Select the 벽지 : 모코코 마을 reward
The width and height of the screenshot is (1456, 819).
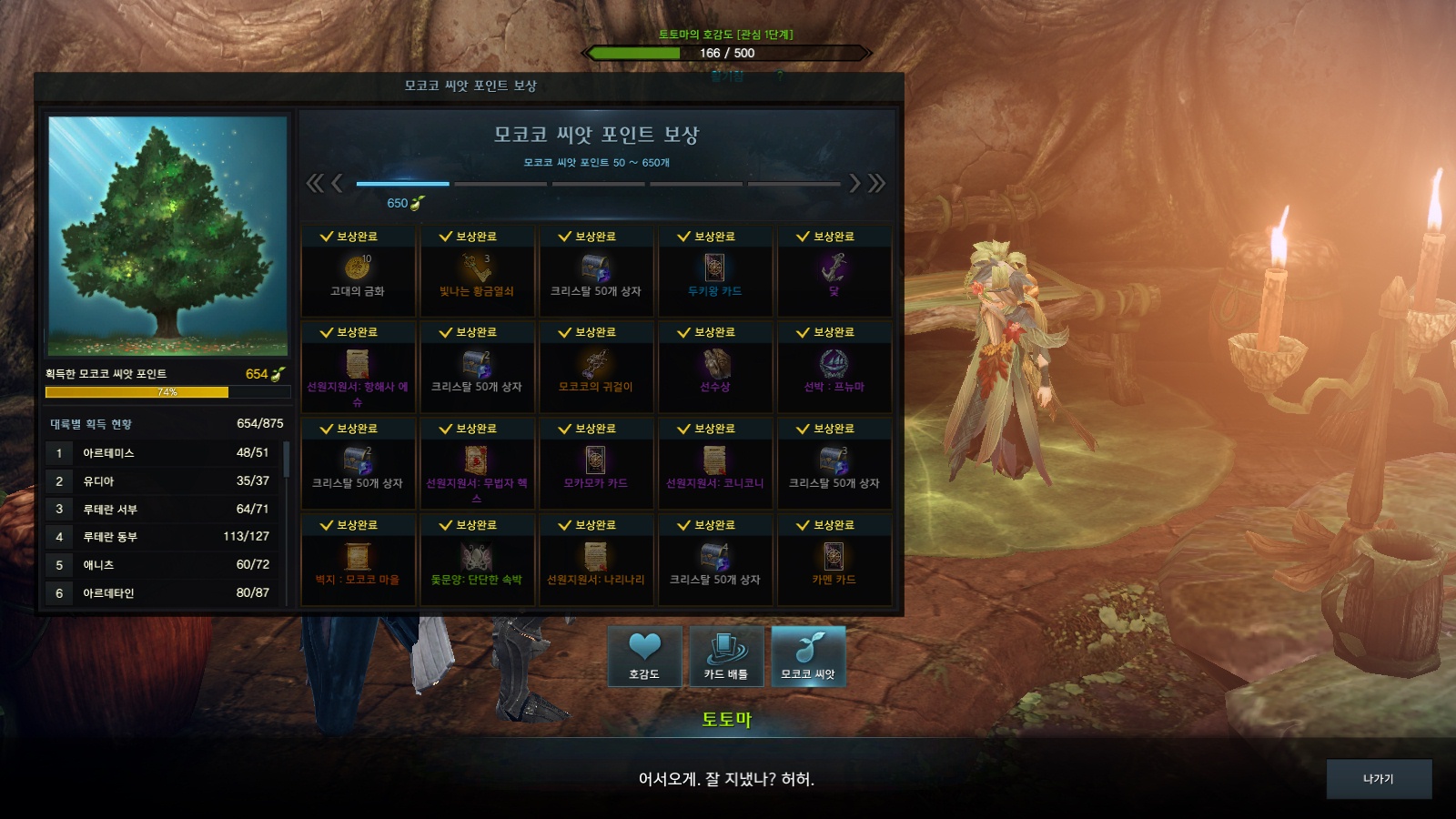click(x=358, y=561)
